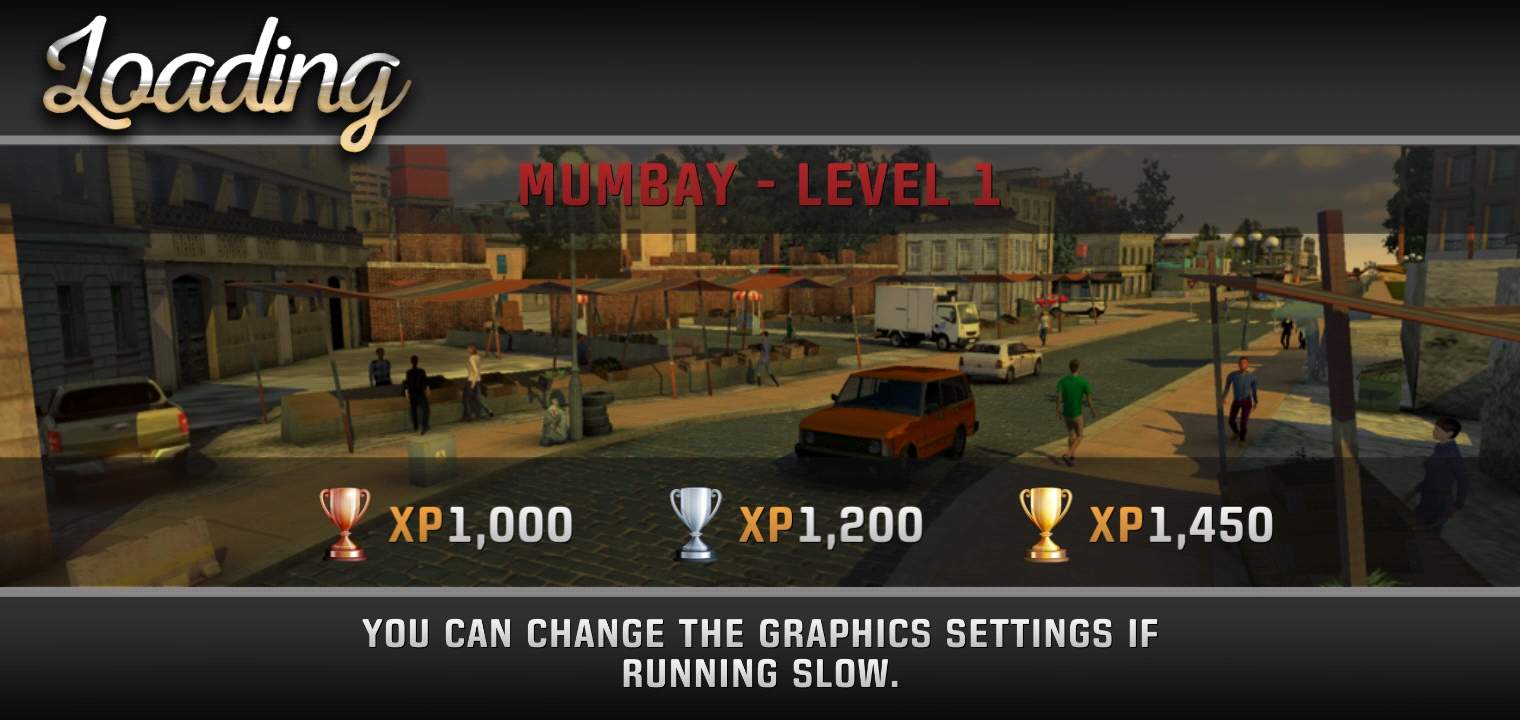Image resolution: width=1520 pixels, height=720 pixels.
Task: Click the XP1,000 bronze reward label
Action: point(480,521)
